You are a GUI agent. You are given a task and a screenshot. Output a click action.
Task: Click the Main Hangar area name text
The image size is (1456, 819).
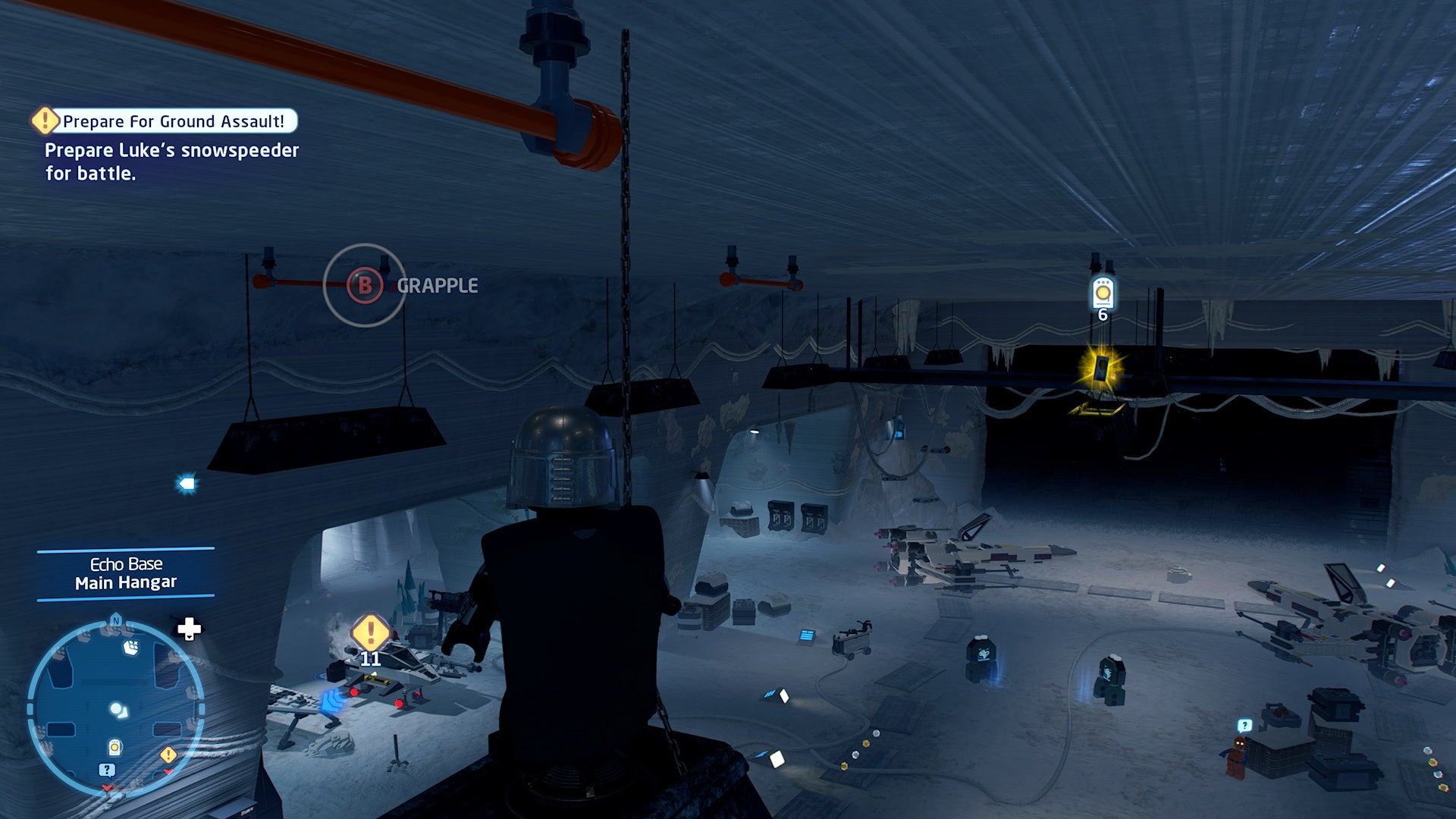[125, 582]
